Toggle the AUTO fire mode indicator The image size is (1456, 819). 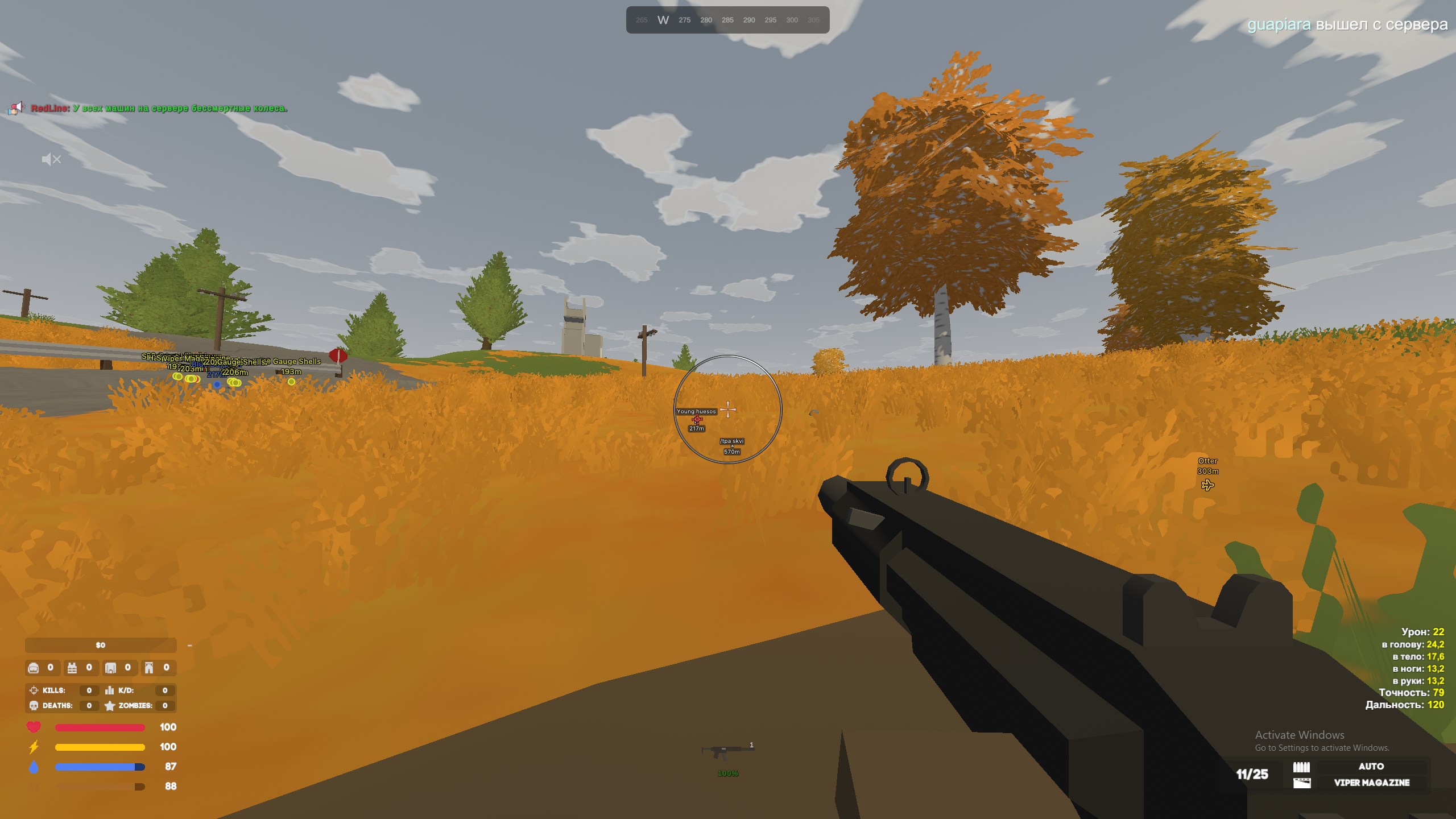pyautogui.click(x=1372, y=766)
